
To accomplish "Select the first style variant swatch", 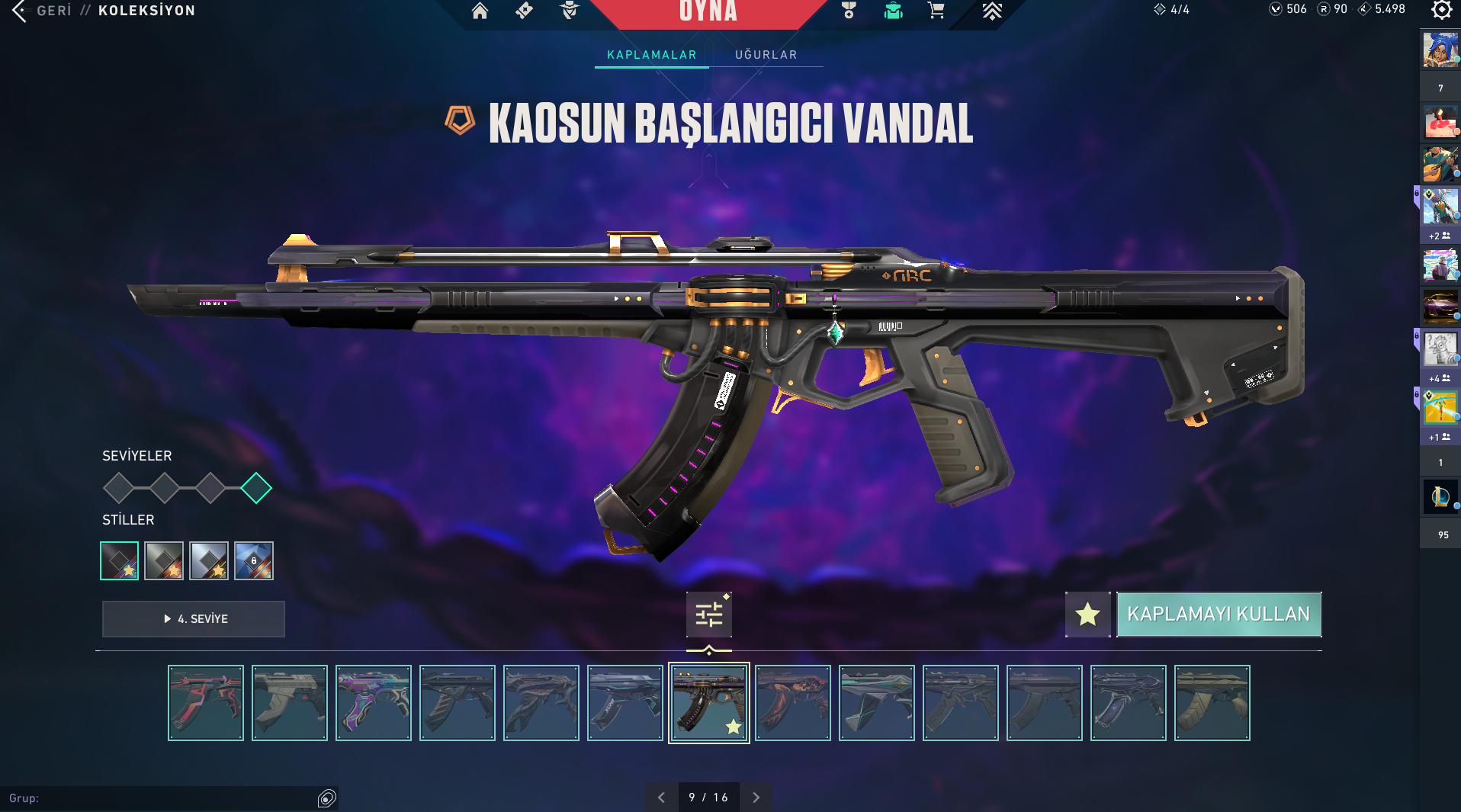I will 120,561.
